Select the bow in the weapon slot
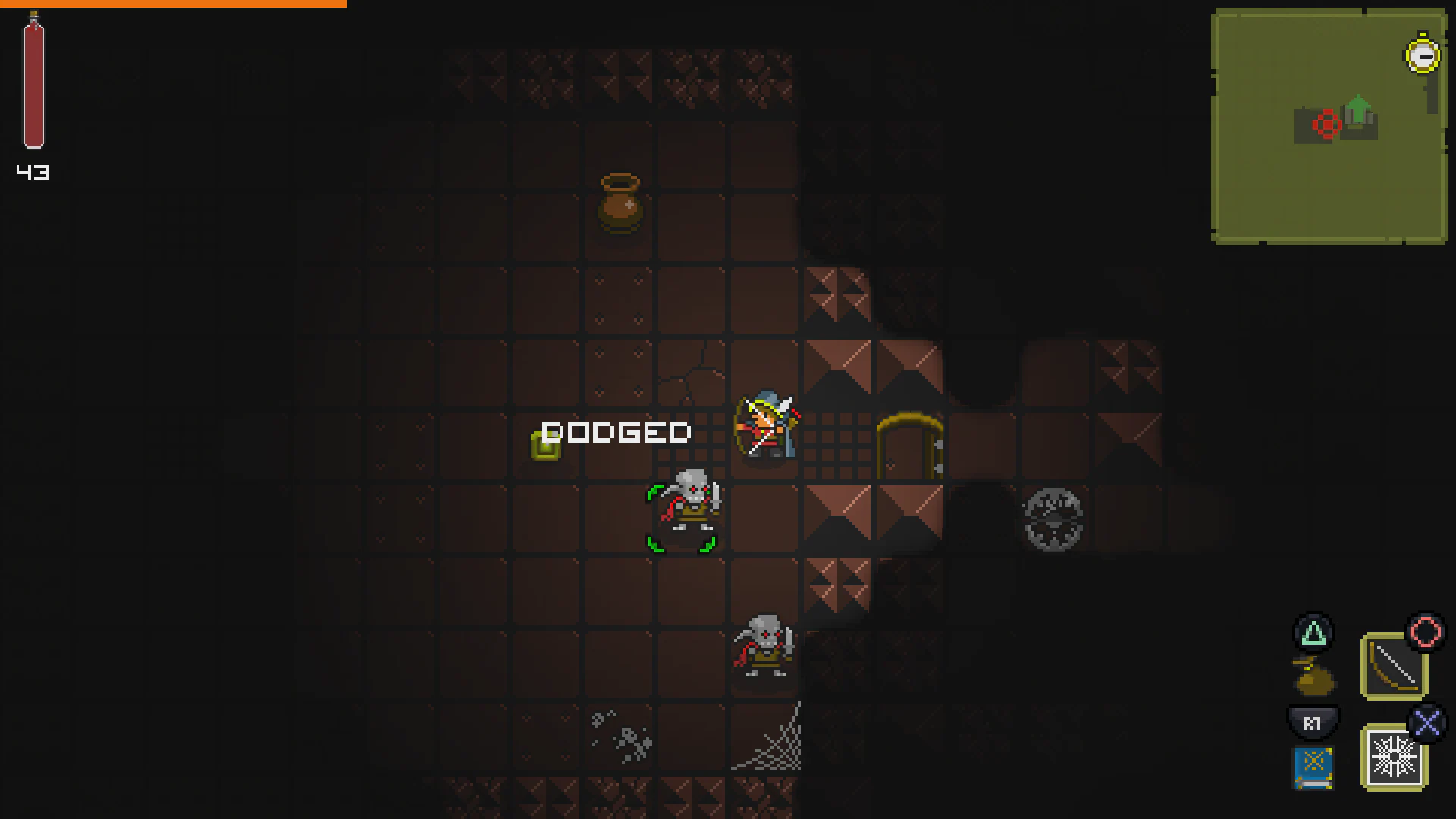Image resolution: width=1456 pixels, height=819 pixels. click(1395, 667)
